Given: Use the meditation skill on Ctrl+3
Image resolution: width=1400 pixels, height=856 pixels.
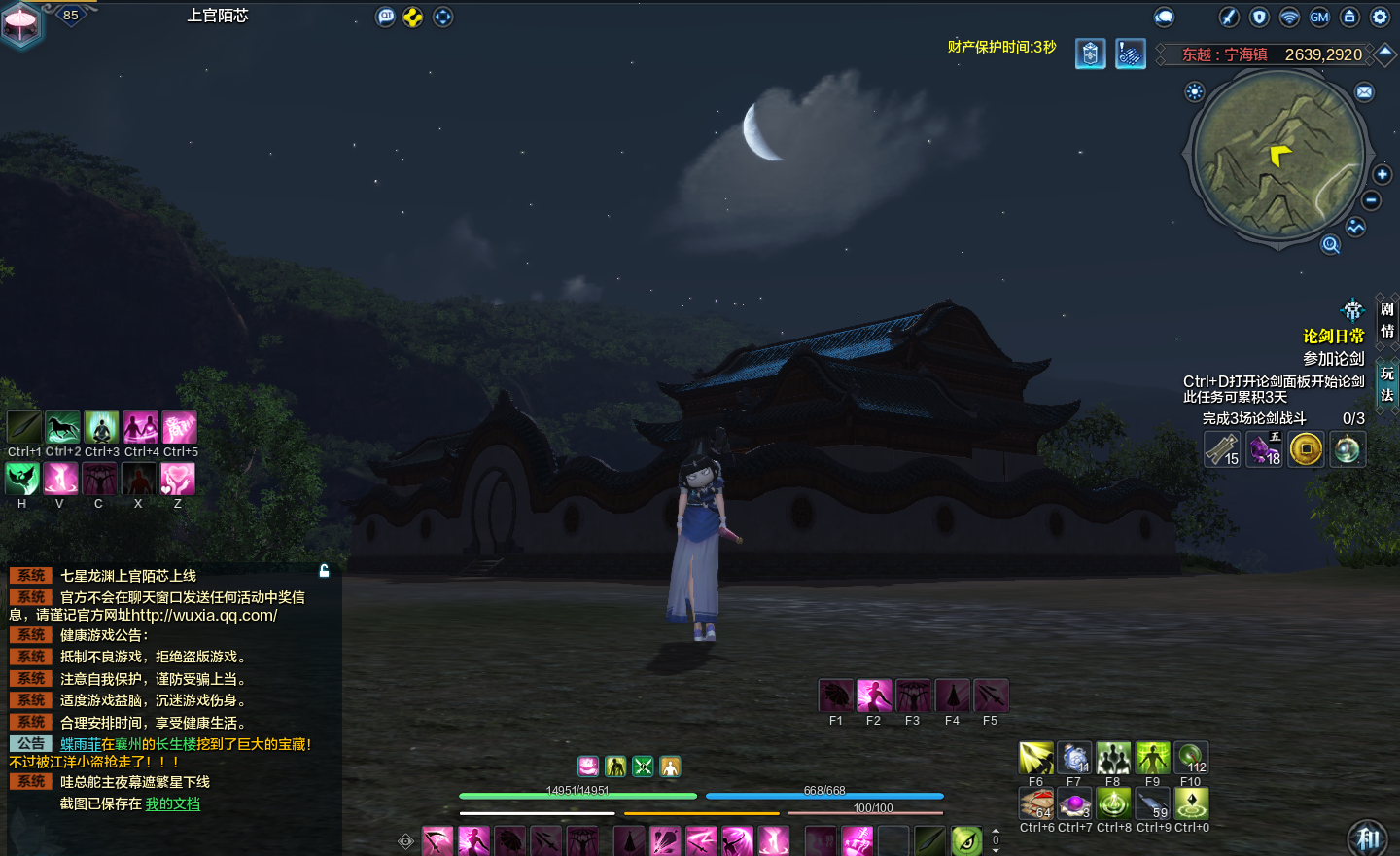Looking at the screenshot, I should click(x=101, y=427).
